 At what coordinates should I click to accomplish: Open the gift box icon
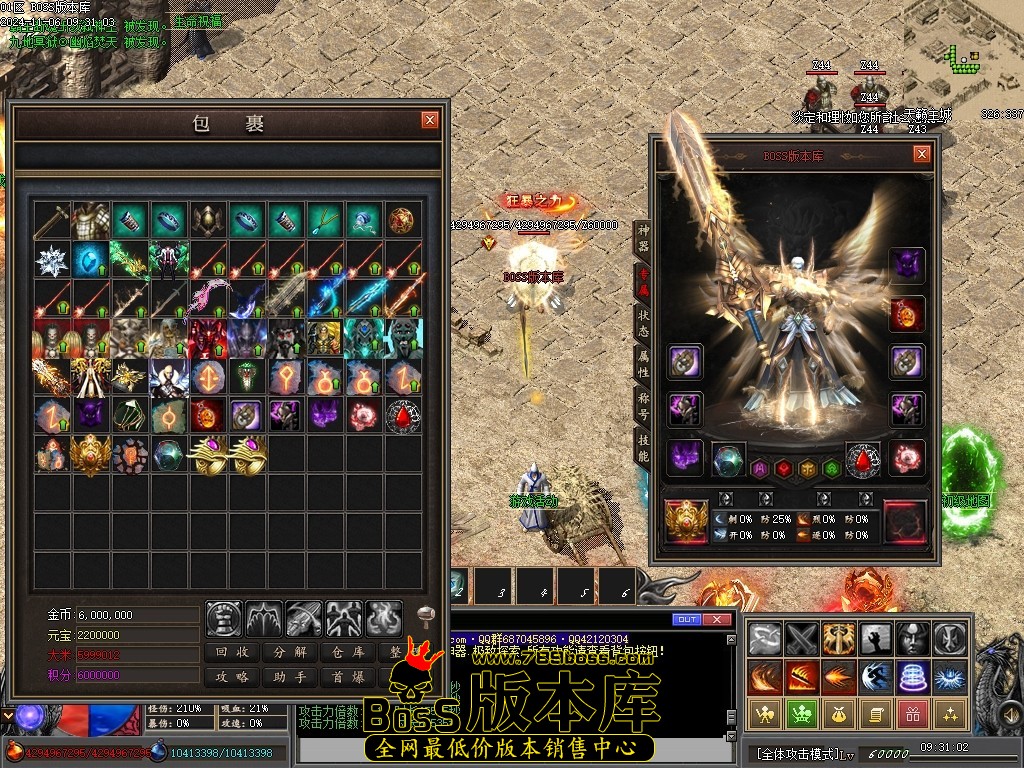click(910, 713)
